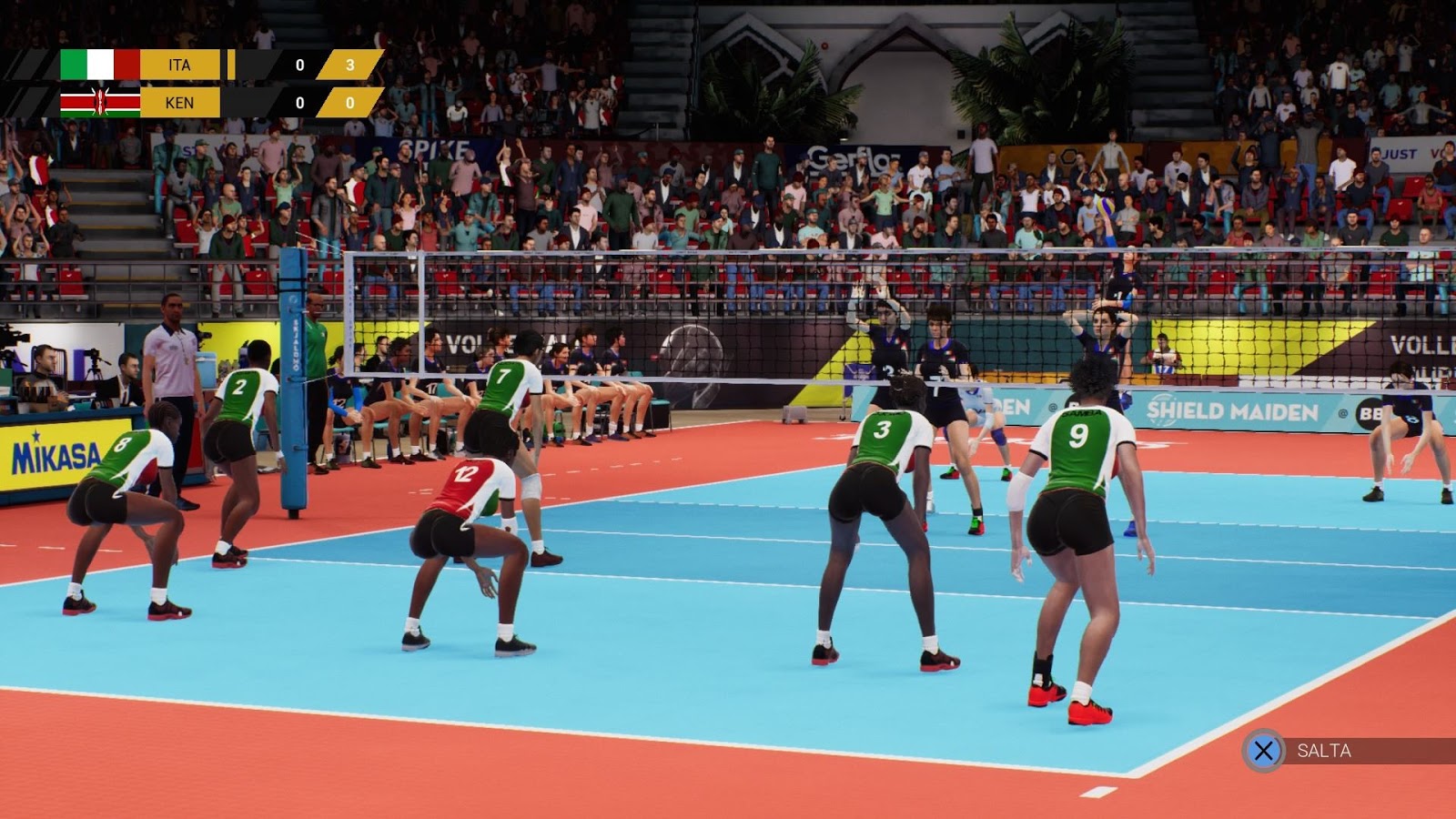The image size is (1456, 819).
Task: Select the Mikasa logo on the courtside banner
Action: [56, 453]
